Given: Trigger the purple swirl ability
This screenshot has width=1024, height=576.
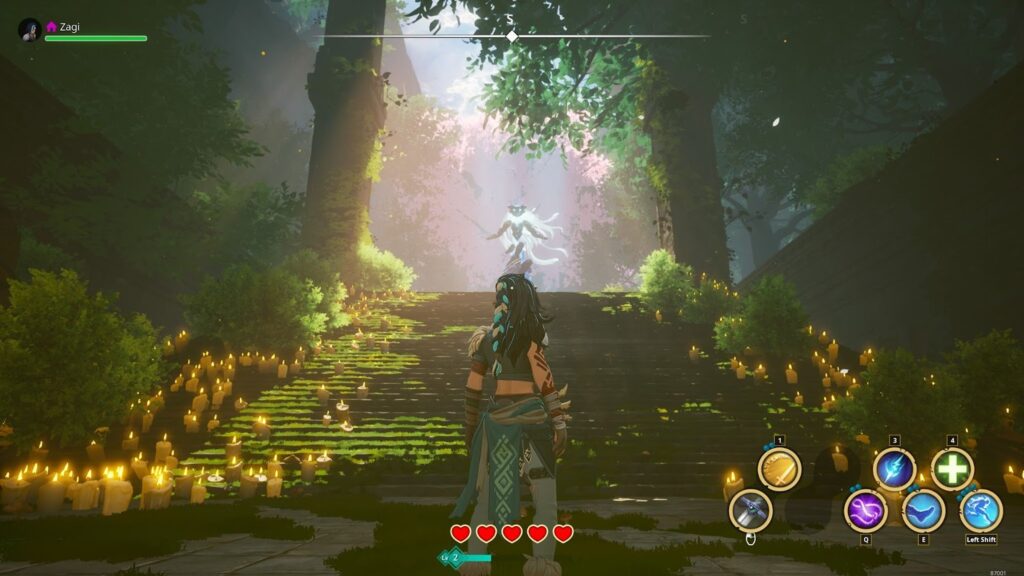Looking at the screenshot, I should click(866, 510).
